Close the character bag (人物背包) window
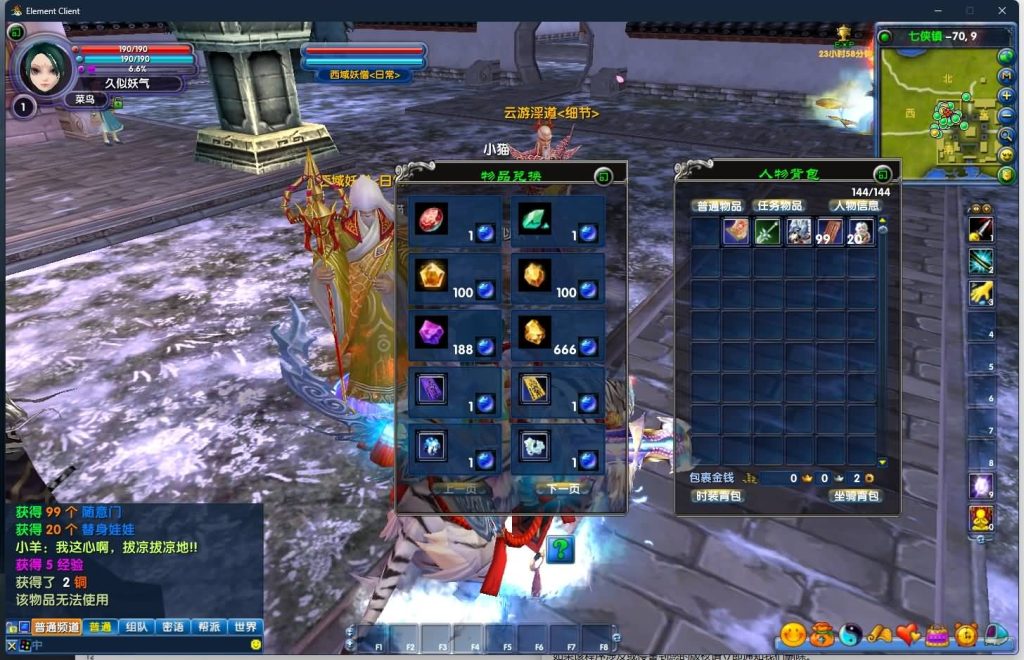This screenshot has height=660, width=1024. pos(882,174)
